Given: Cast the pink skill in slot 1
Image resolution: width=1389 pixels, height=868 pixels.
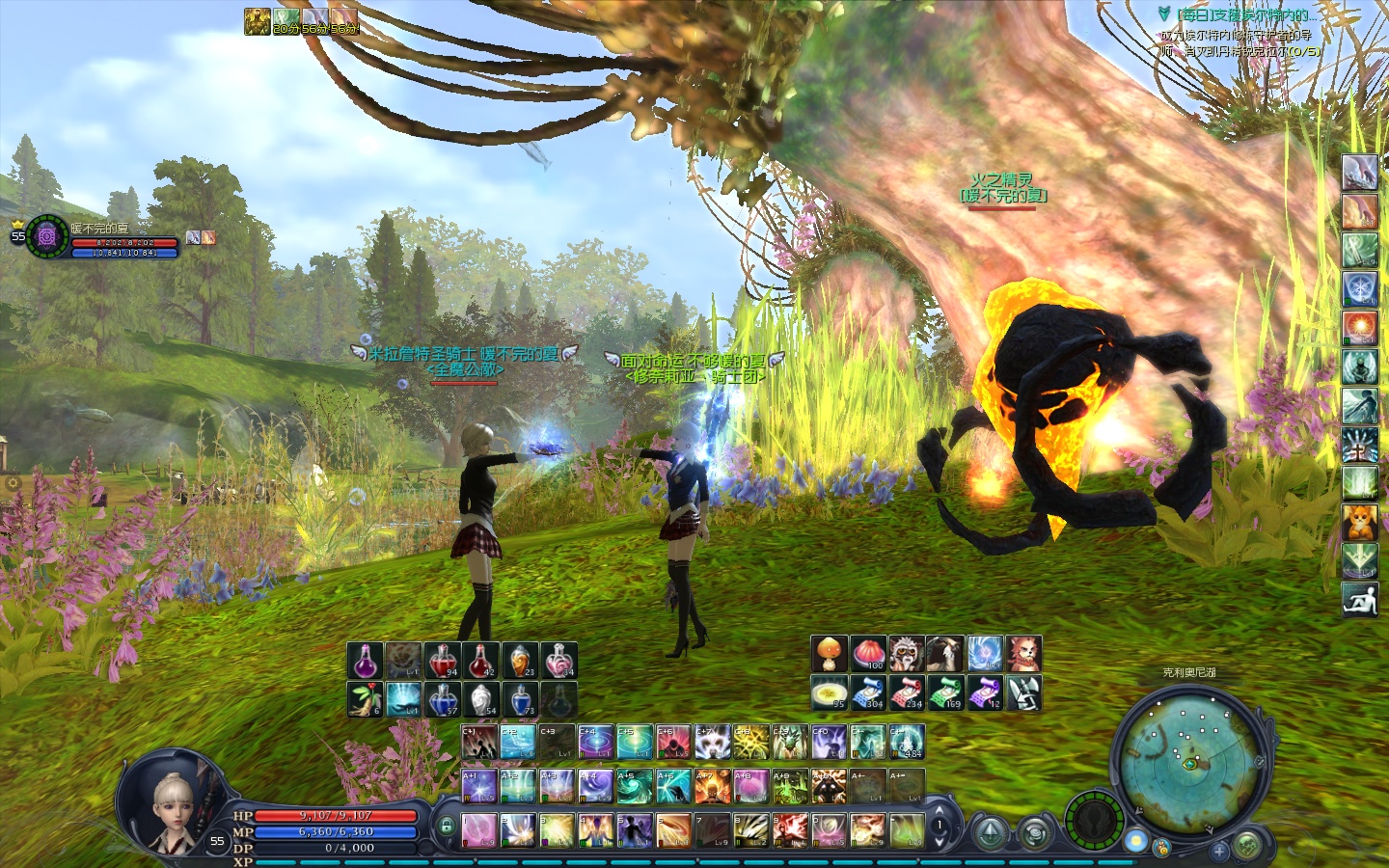Looking at the screenshot, I should pos(479,830).
